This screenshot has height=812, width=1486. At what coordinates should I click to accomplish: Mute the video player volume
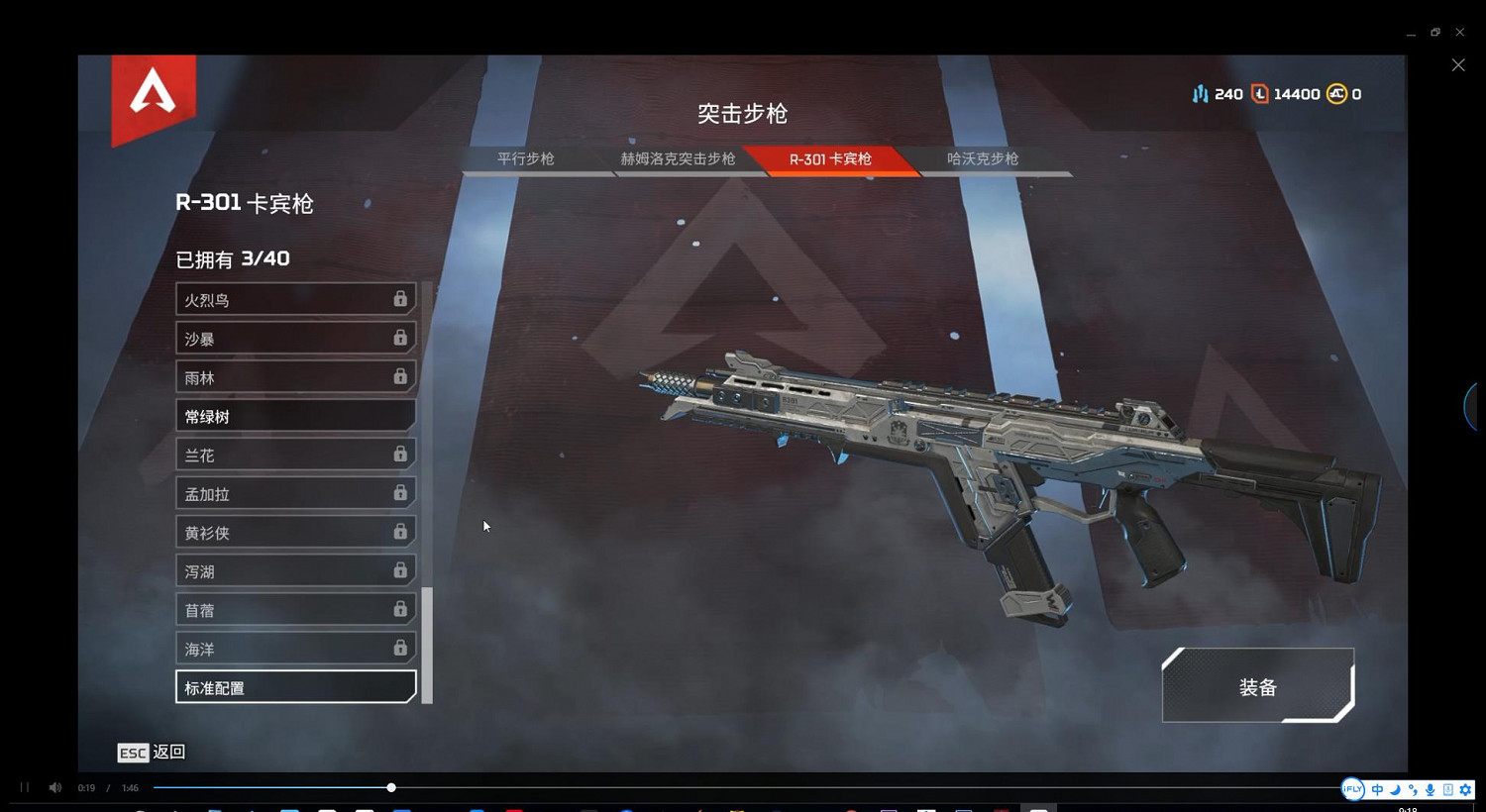[54, 787]
